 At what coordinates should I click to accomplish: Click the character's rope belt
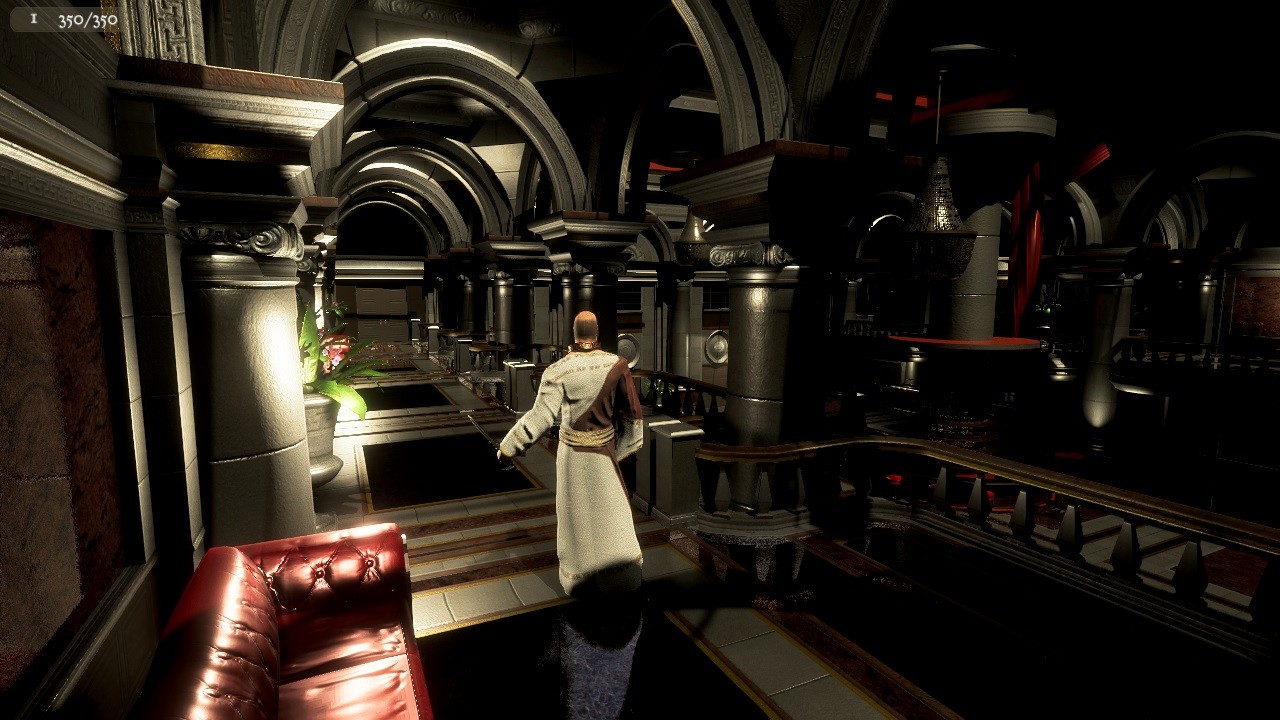pyautogui.click(x=588, y=437)
